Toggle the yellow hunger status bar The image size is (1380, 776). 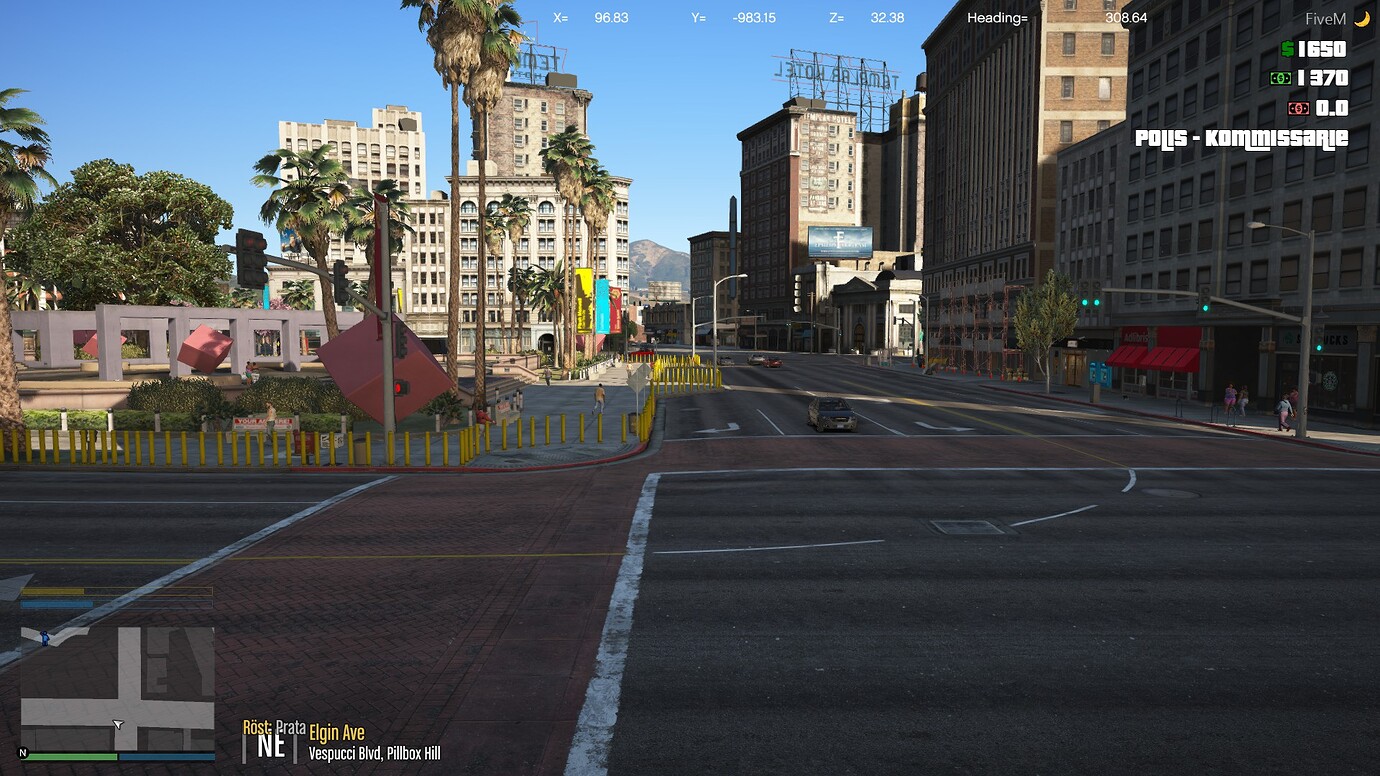[115, 590]
